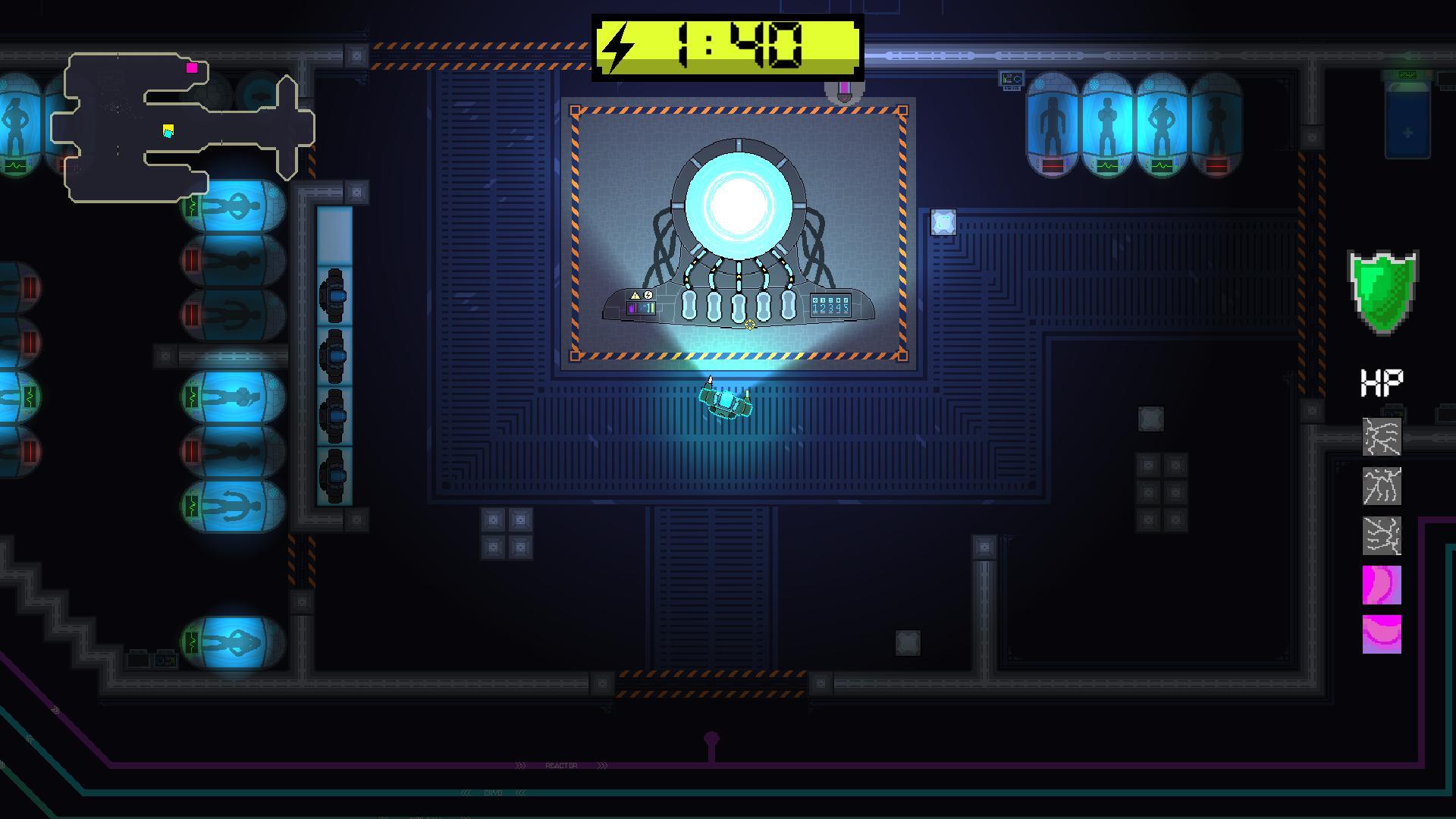This screenshot has width=1456, height=819.
Task: Select the REACTOR label on the purple conduit
Action: pyautogui.click(x=562, y=765)
